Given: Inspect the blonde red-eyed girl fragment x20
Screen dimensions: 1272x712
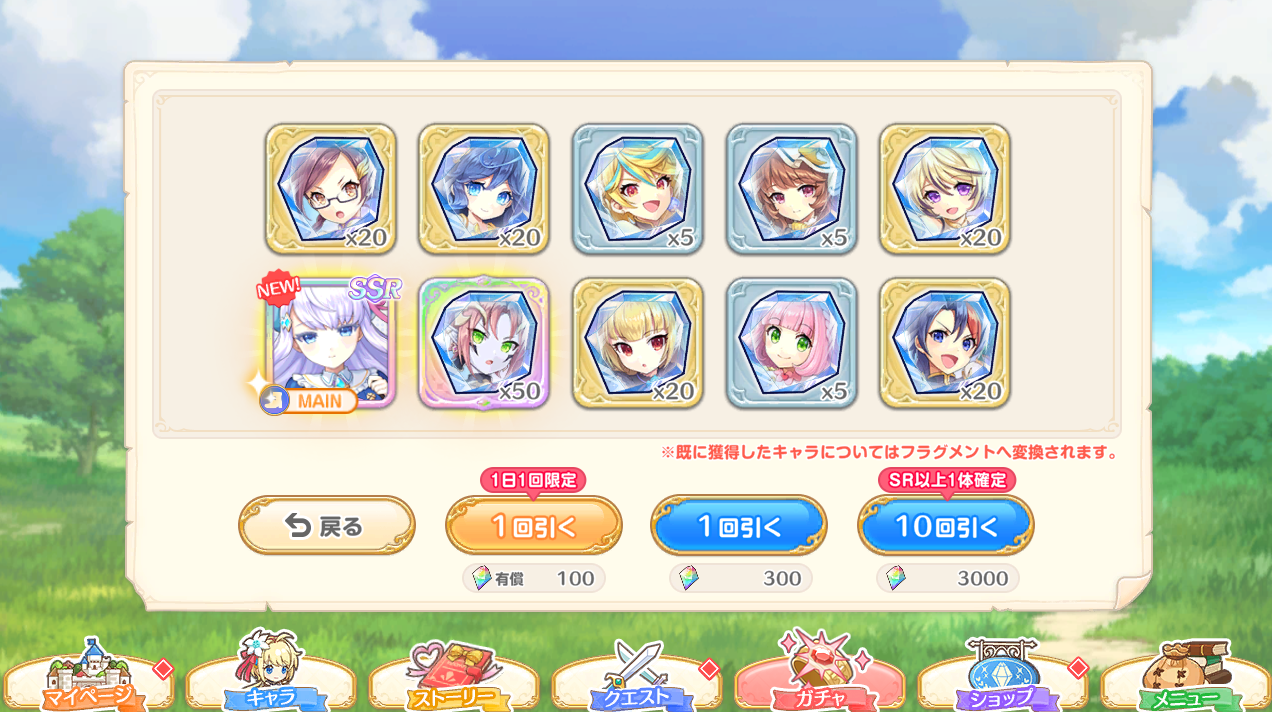Looking at the screenshot, I should click(638, 343).
